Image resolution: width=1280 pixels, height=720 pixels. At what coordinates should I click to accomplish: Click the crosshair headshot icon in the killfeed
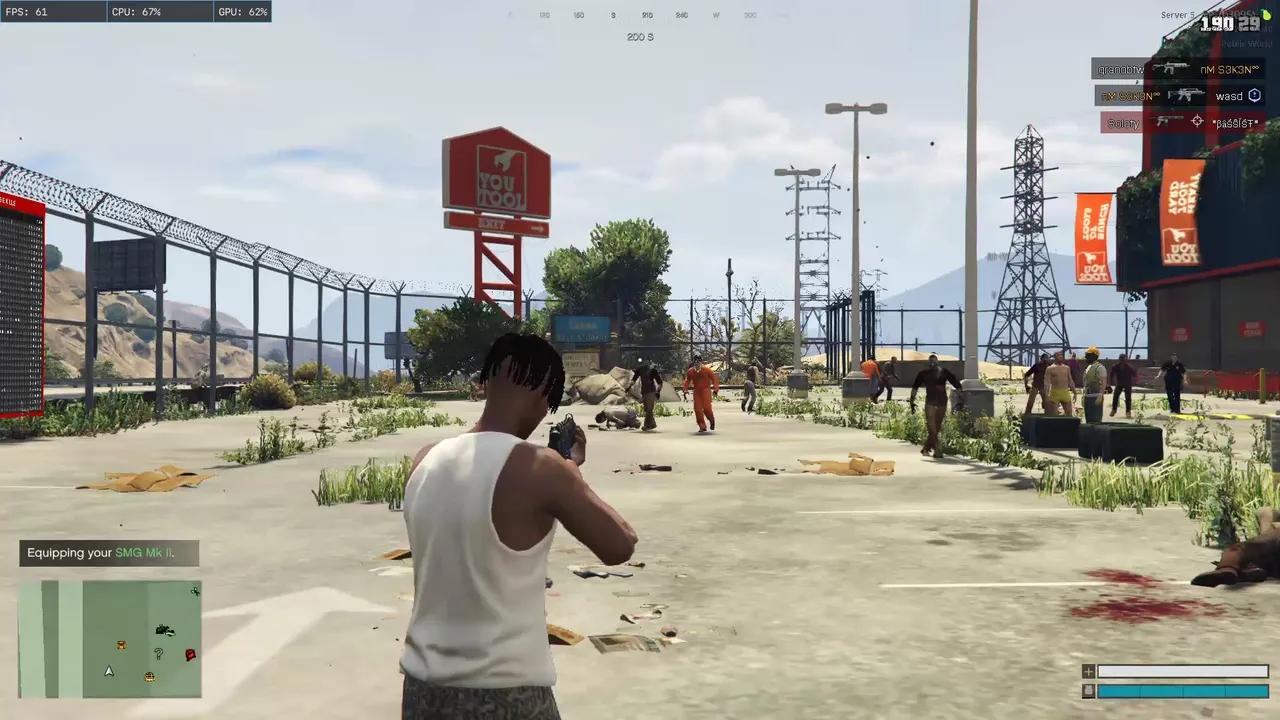coord(1197,122)
